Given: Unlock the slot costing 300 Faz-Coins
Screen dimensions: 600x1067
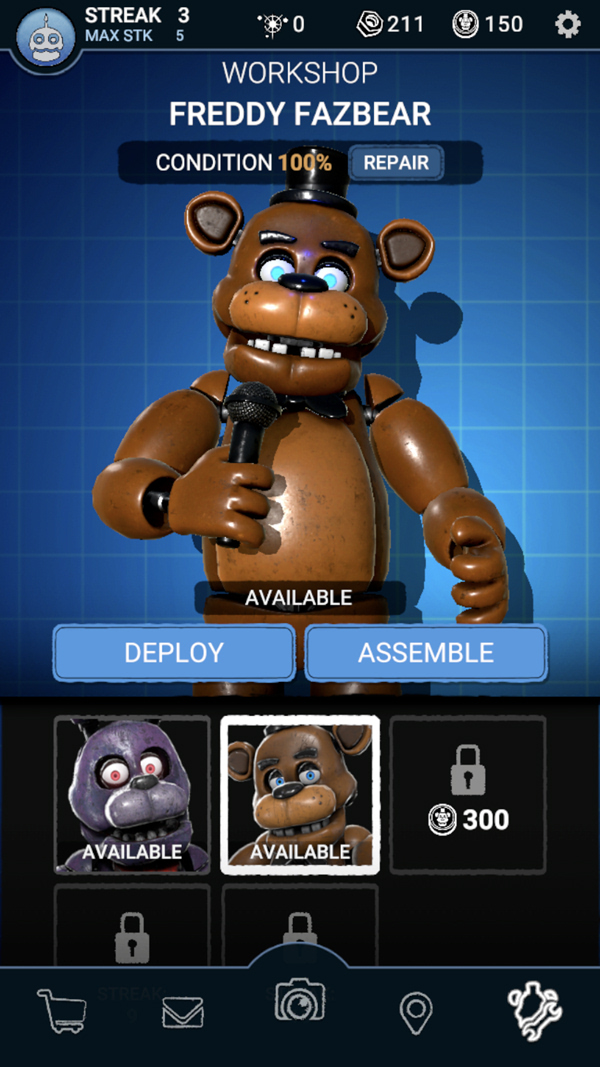Looking at the screenshot, I should pos(468,795).
